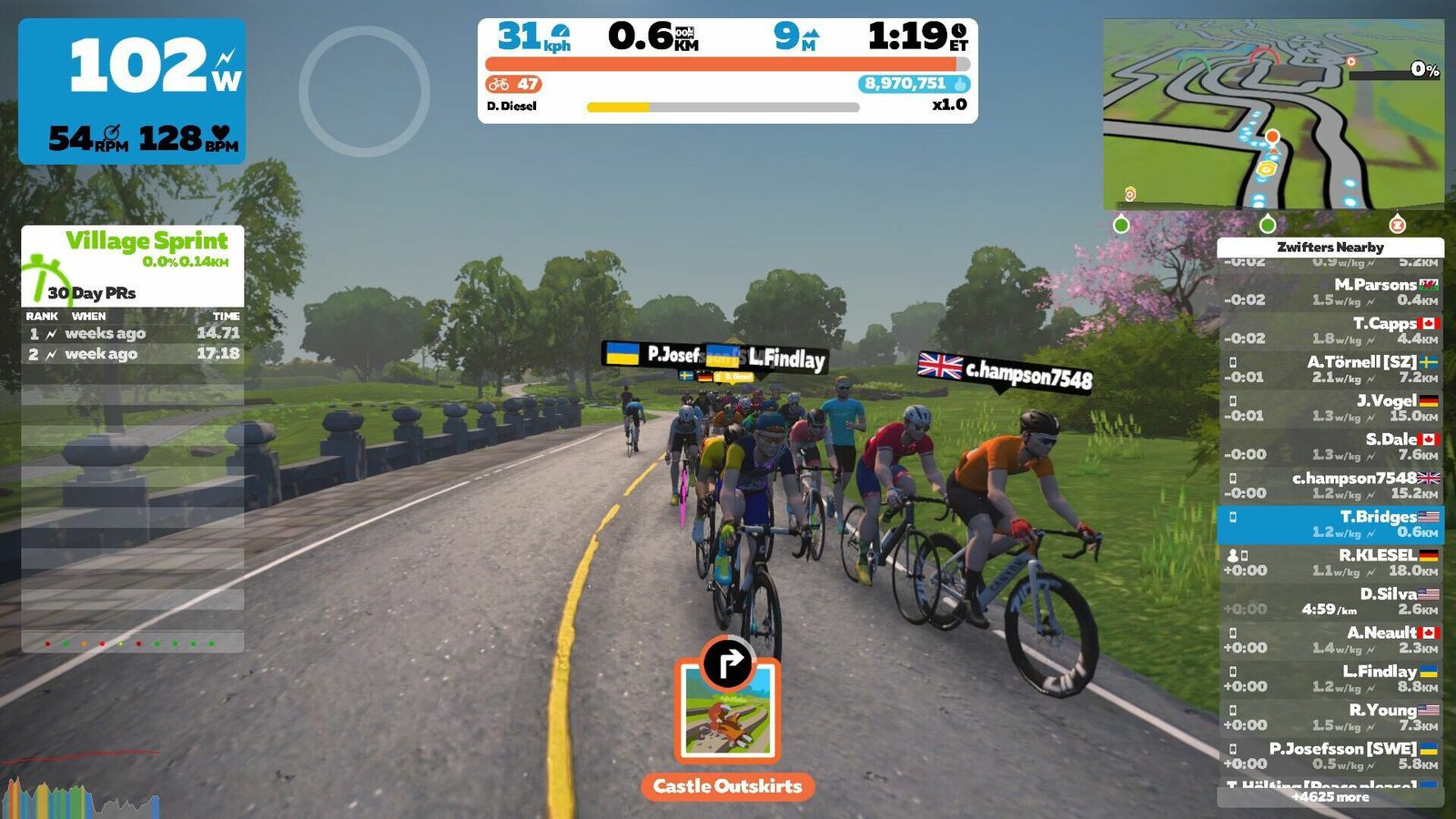Click the empty power-up ring

point(364,90)
